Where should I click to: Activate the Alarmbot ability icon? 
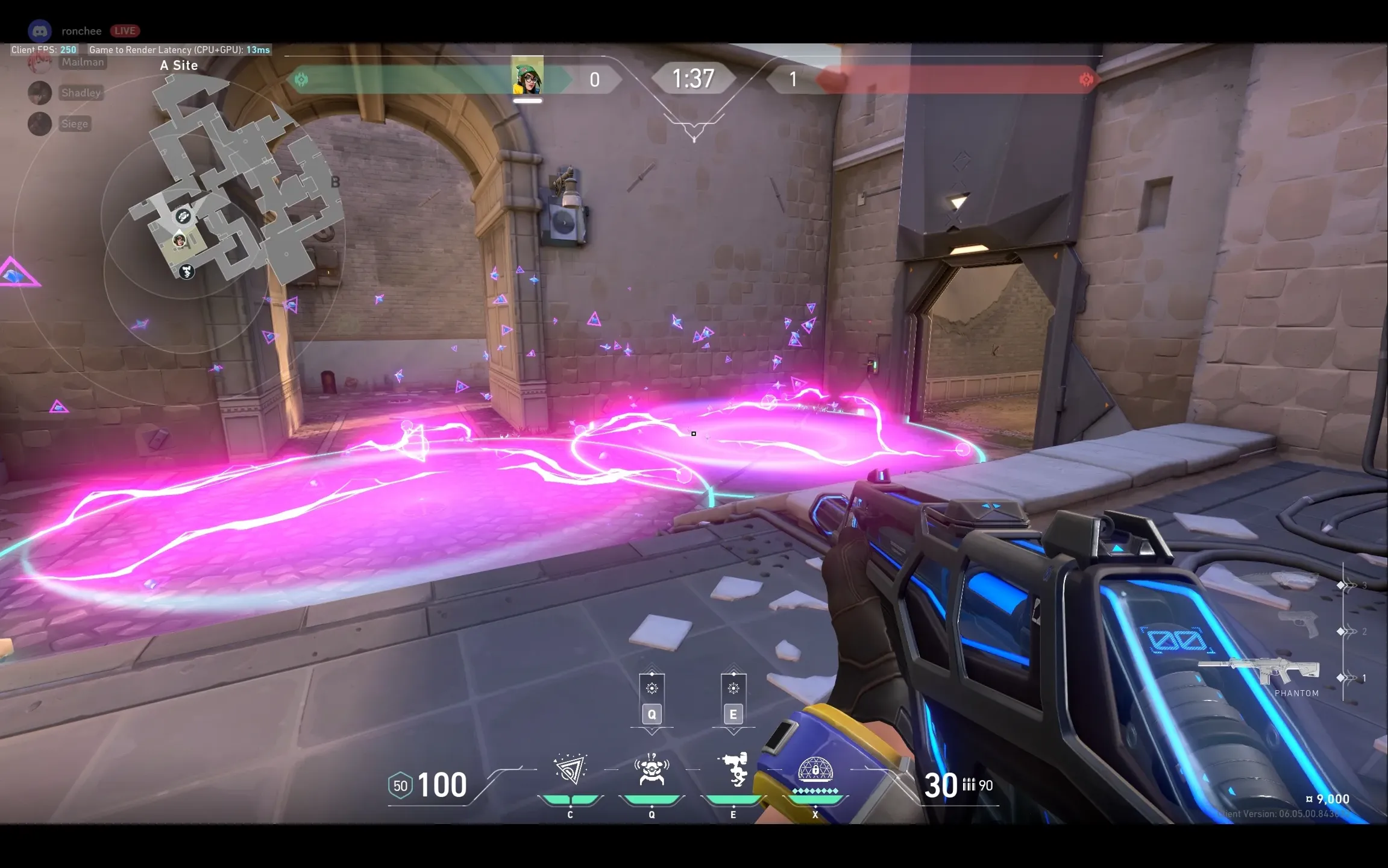[652, 770]
